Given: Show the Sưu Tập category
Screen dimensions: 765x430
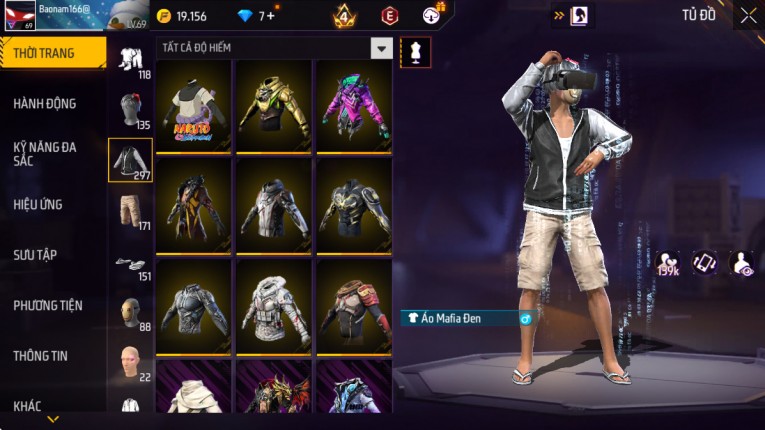Looking at the screenshot, I should (35, 255).
